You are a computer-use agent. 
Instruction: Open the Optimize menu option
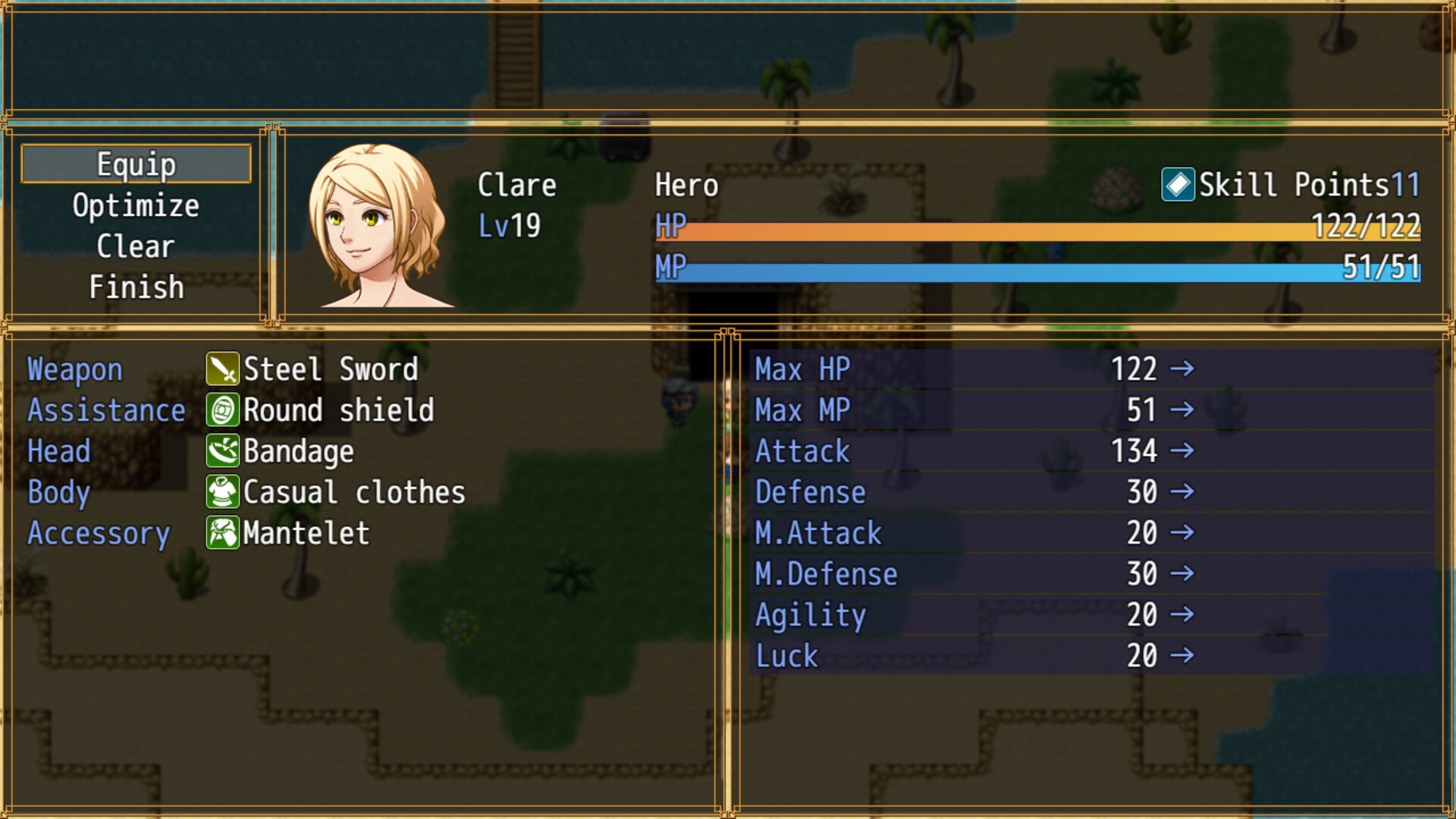136,205
